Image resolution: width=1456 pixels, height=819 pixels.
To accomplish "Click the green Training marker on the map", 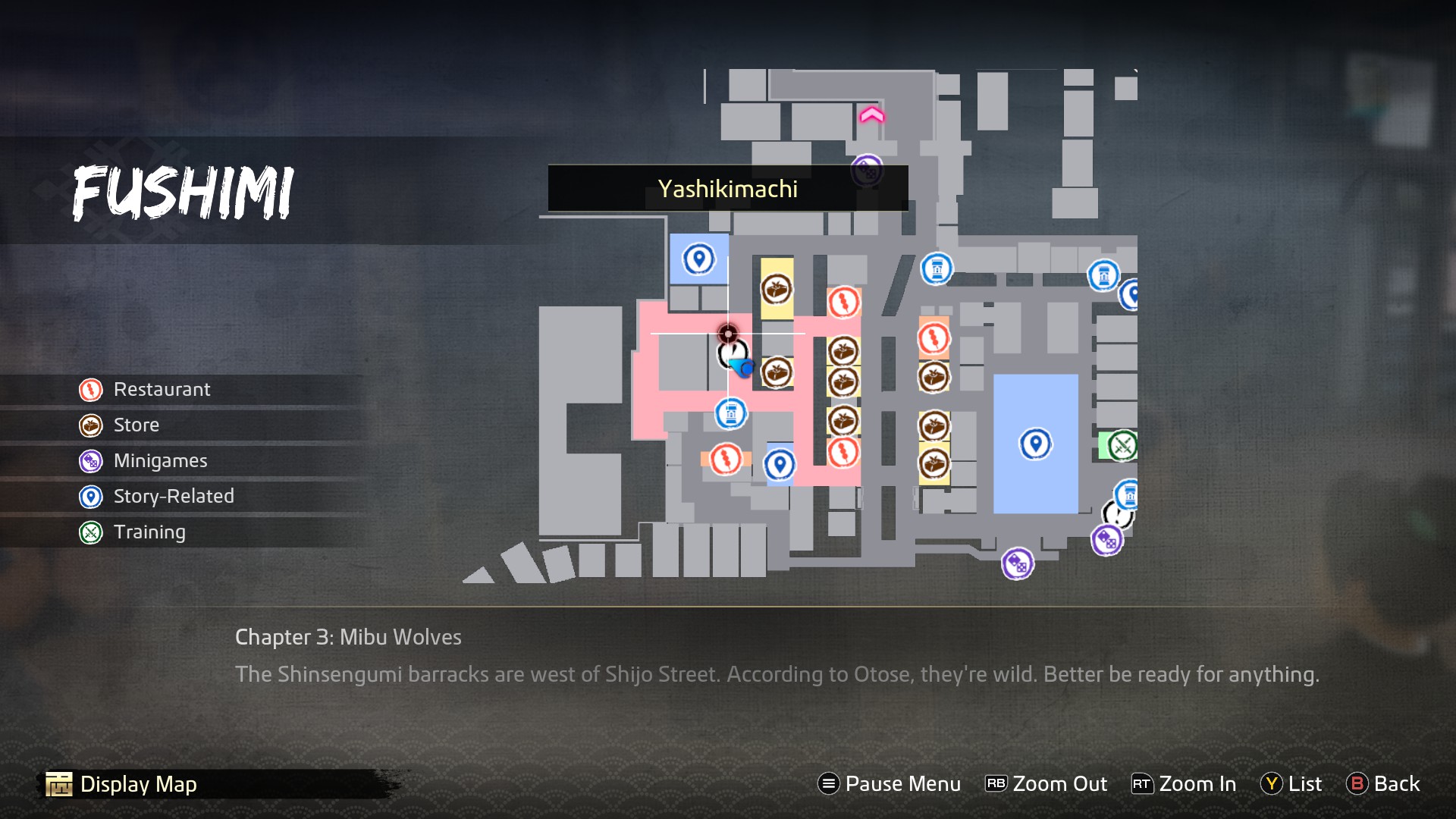I will pos(1122,446).
